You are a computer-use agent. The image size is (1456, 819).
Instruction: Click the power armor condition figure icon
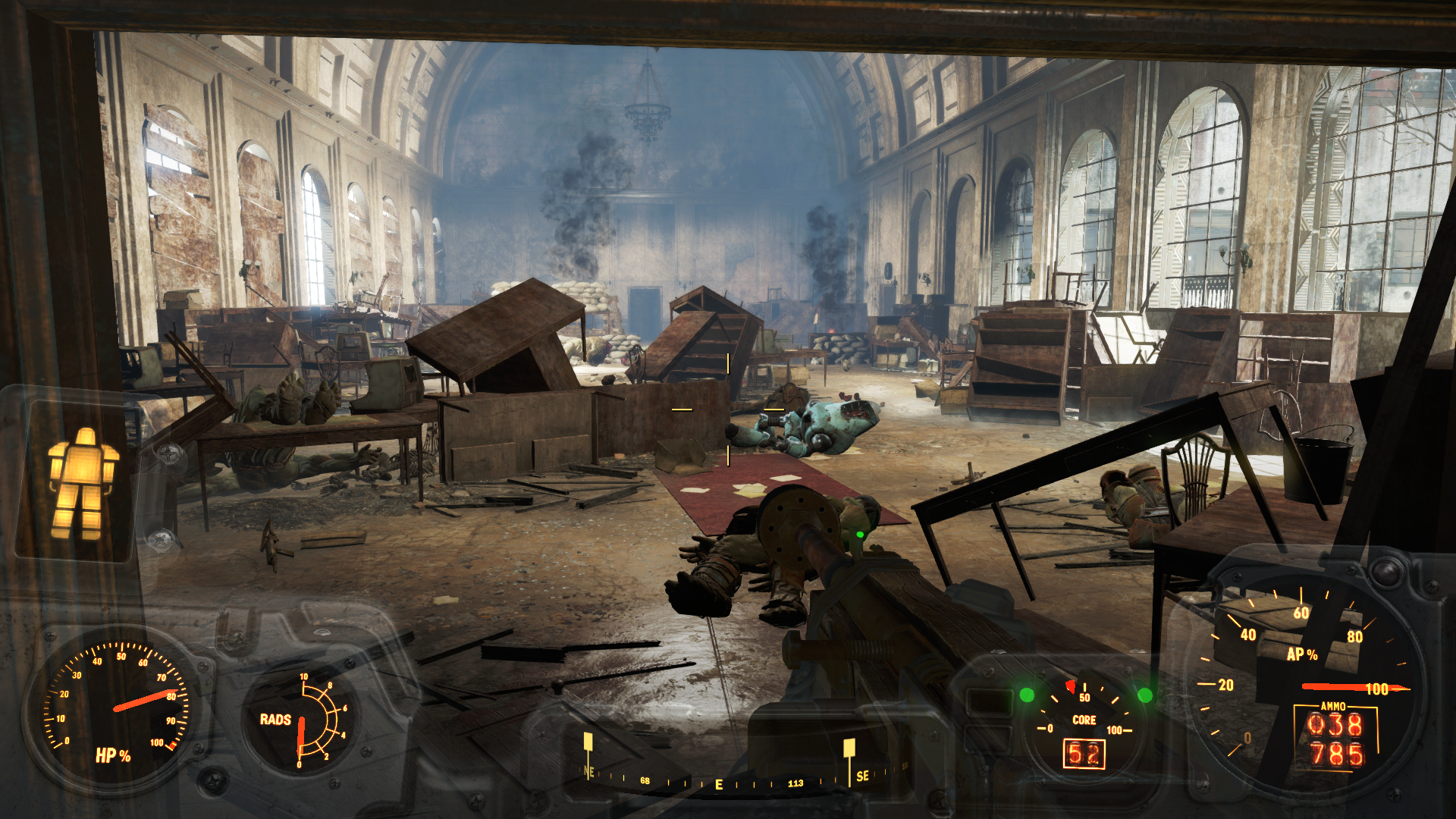(83, 483)
